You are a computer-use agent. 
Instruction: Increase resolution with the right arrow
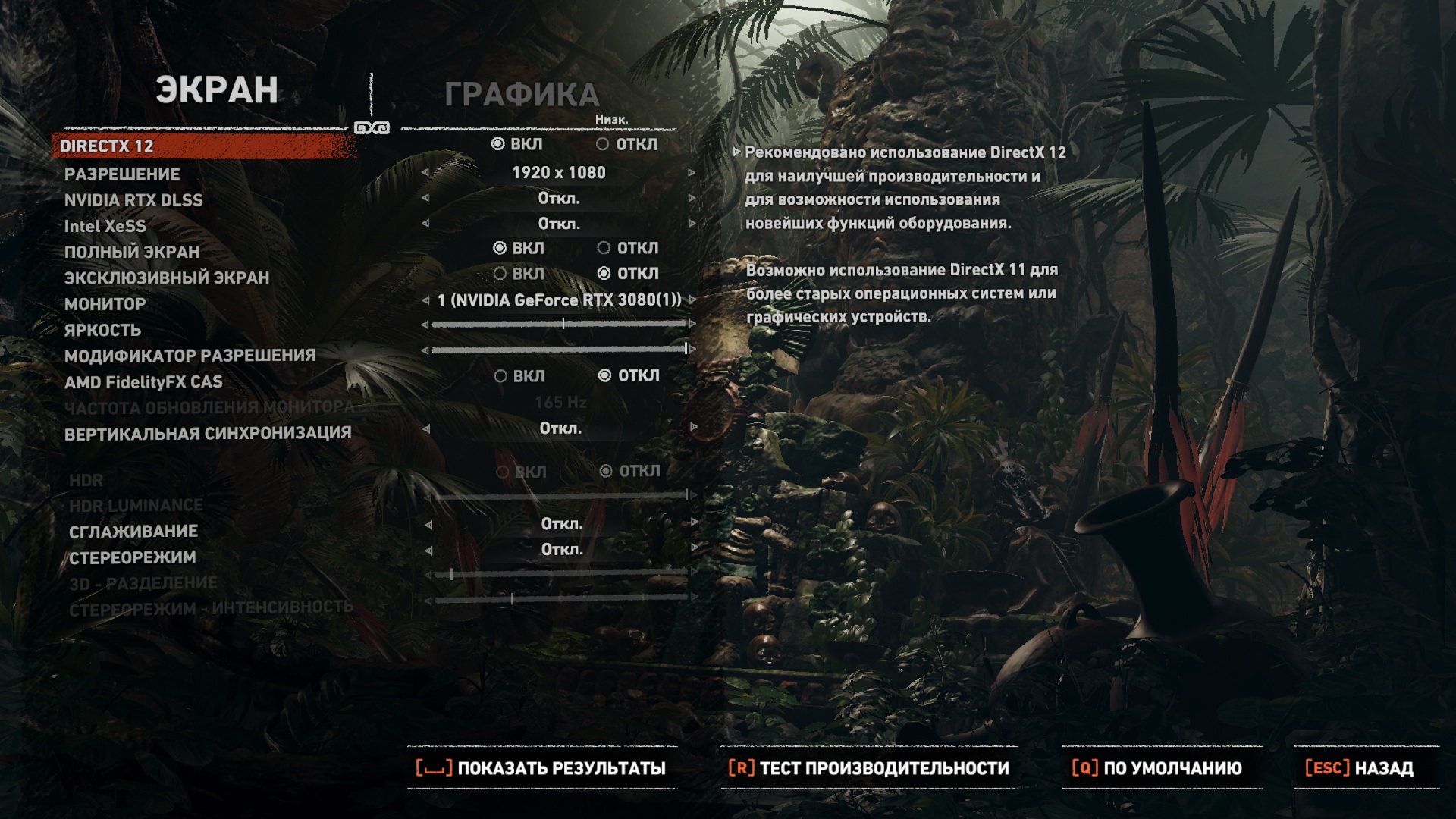click(692, 173)
